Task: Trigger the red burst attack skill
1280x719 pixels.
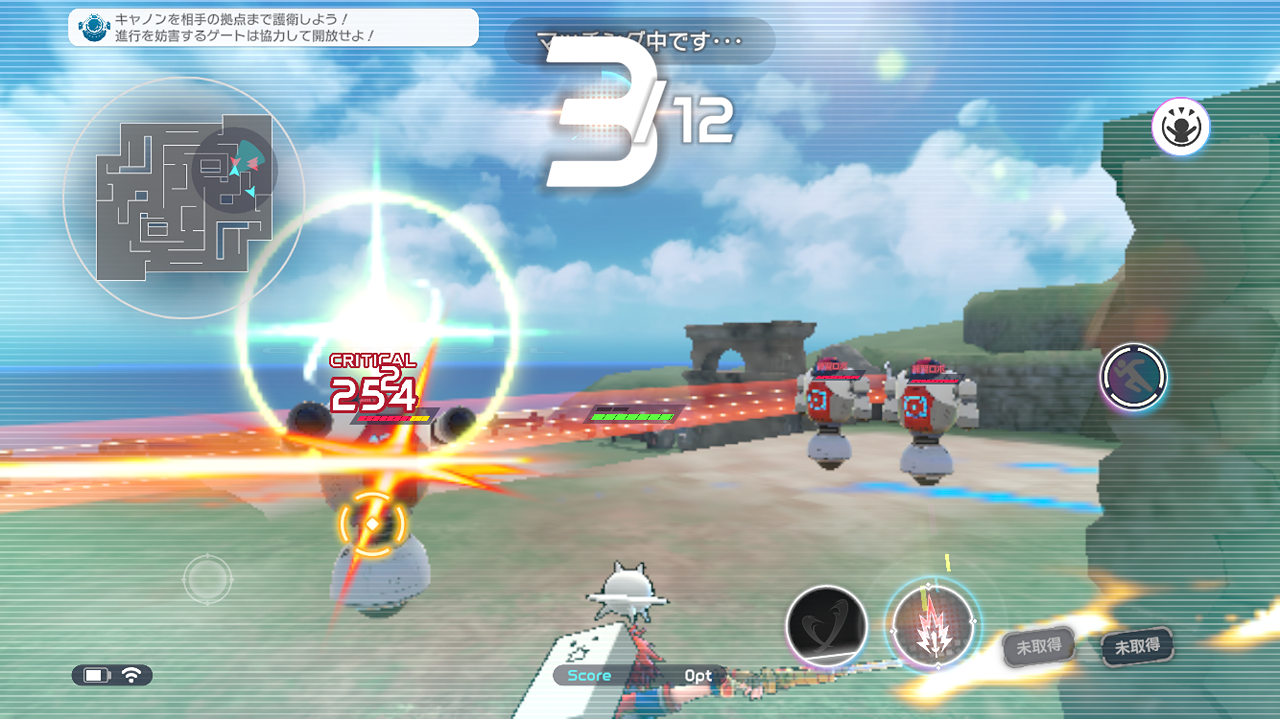Action: 932,625
